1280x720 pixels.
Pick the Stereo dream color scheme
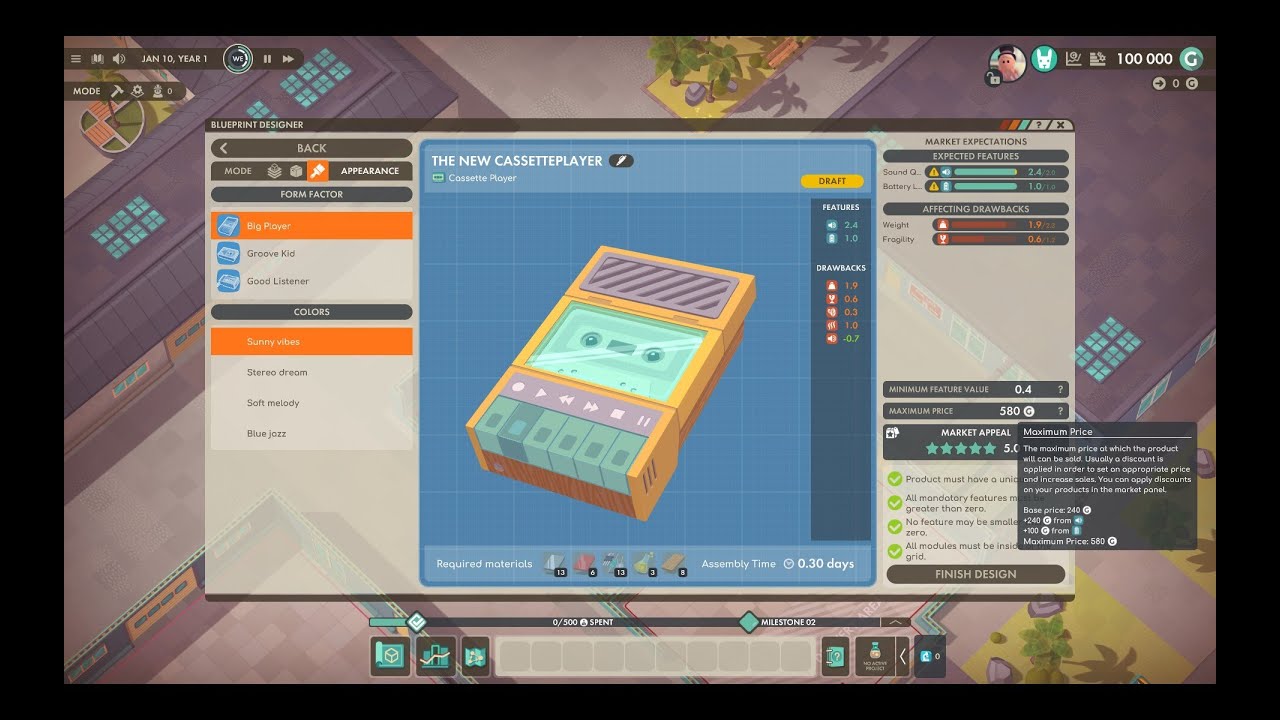277,372
